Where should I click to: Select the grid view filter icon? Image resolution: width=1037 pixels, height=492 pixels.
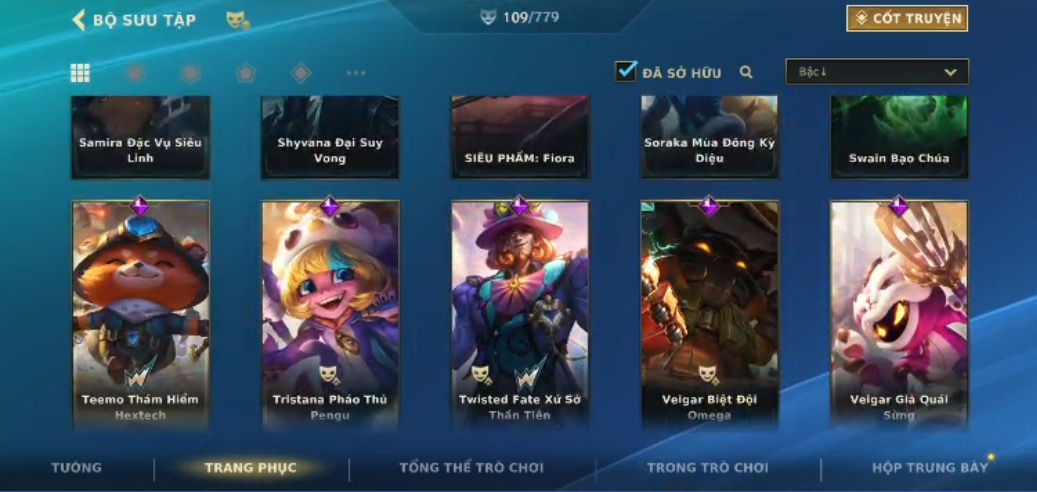click(x=80, y=73)
